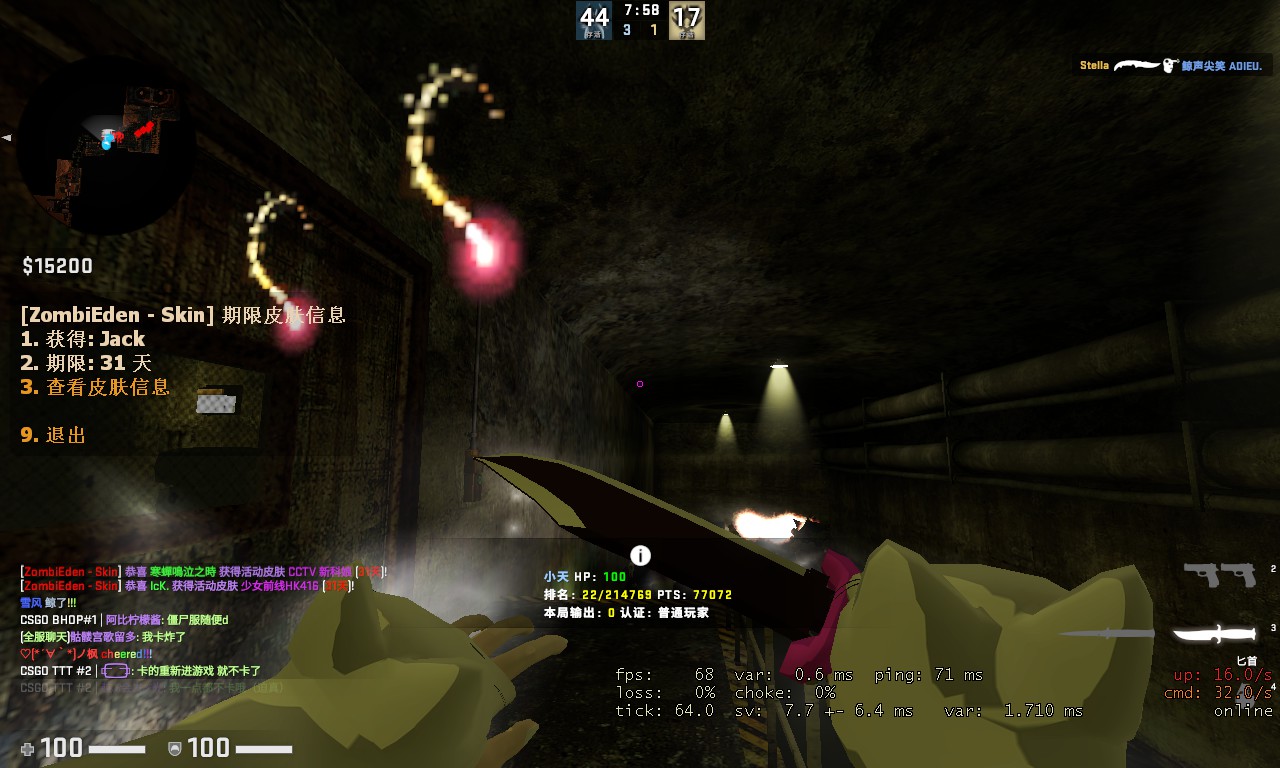
Task: Exit the menu via 退出
Action: coord(54,435)
